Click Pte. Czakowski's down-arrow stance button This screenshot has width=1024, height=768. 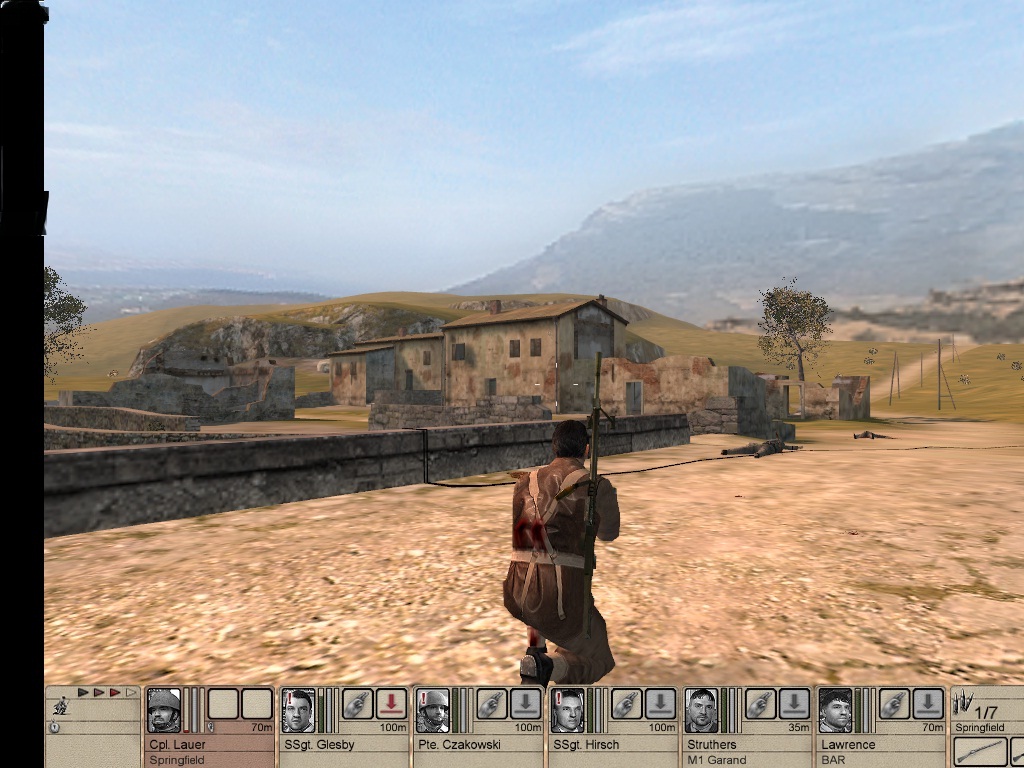tap(526, 704)
